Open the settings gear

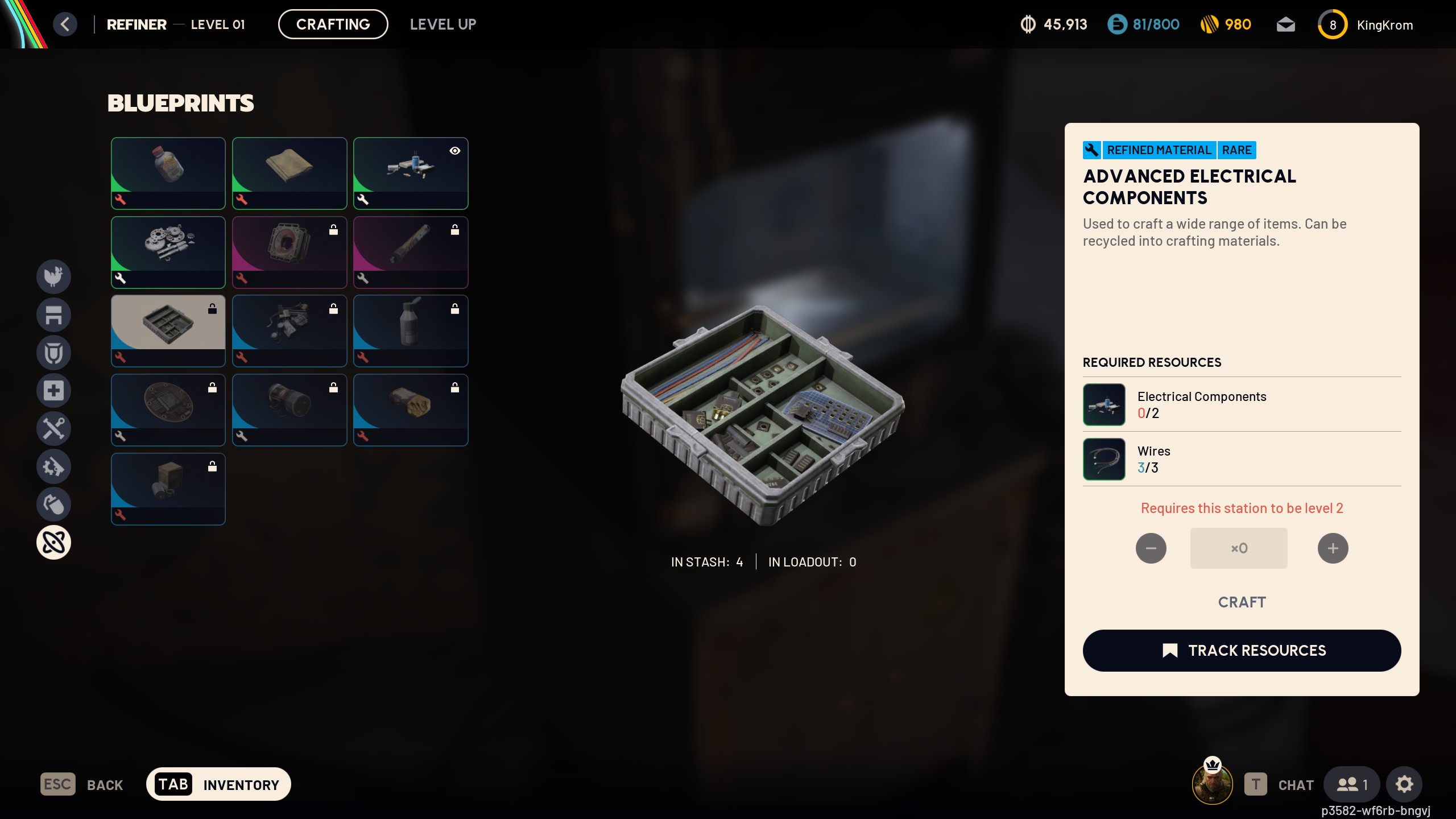click(1404, 784)
